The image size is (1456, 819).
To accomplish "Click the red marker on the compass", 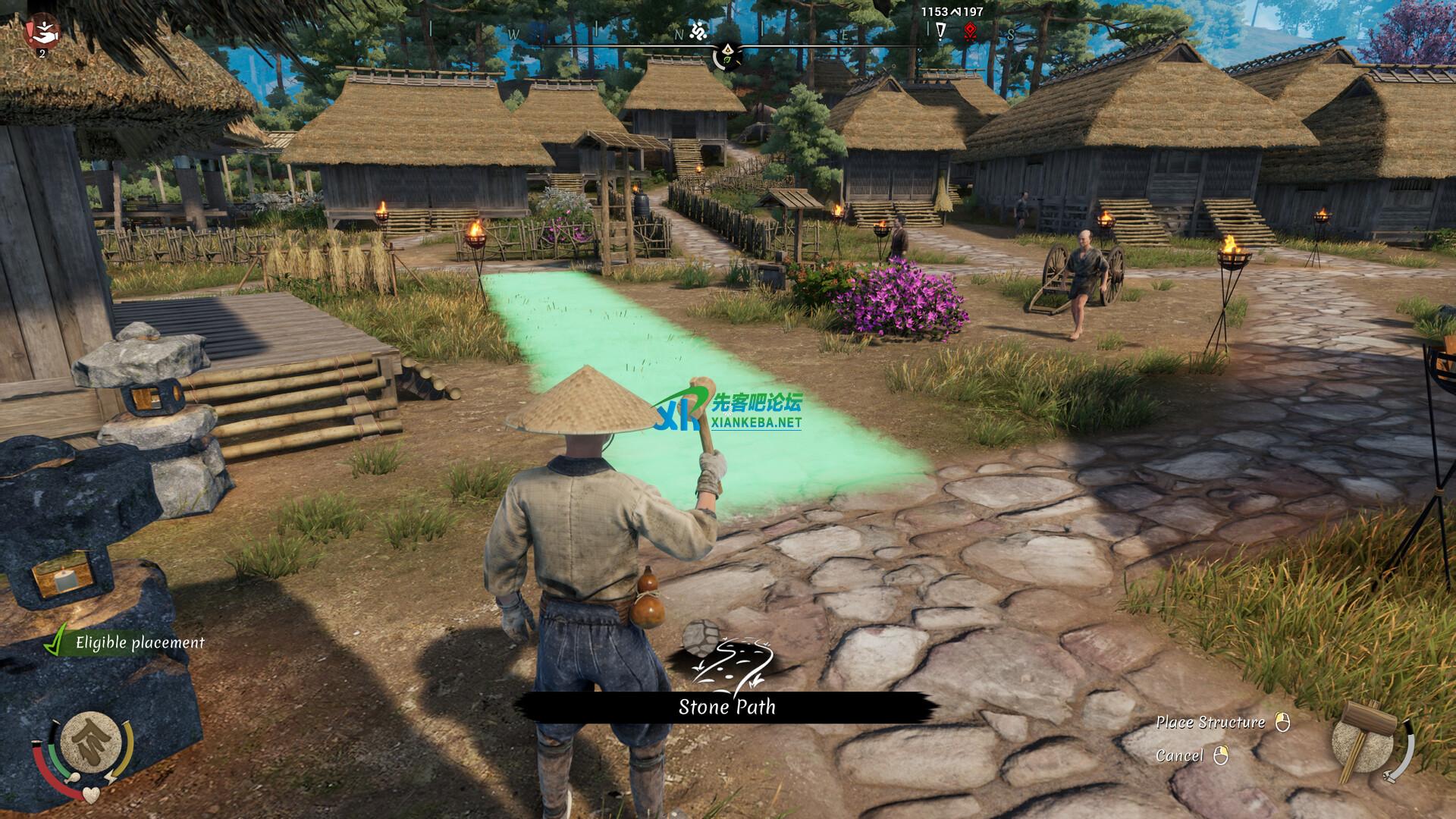I will click(x=969, y=31).
